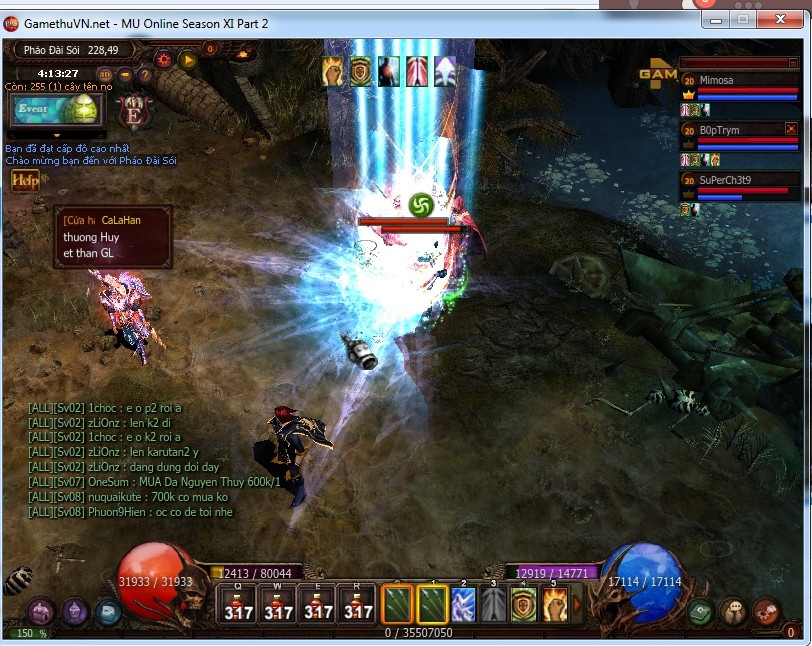Activate the blue lightning skill in slot 2
The height and width of the screenshot is (646, 812).
pos(463,605)
